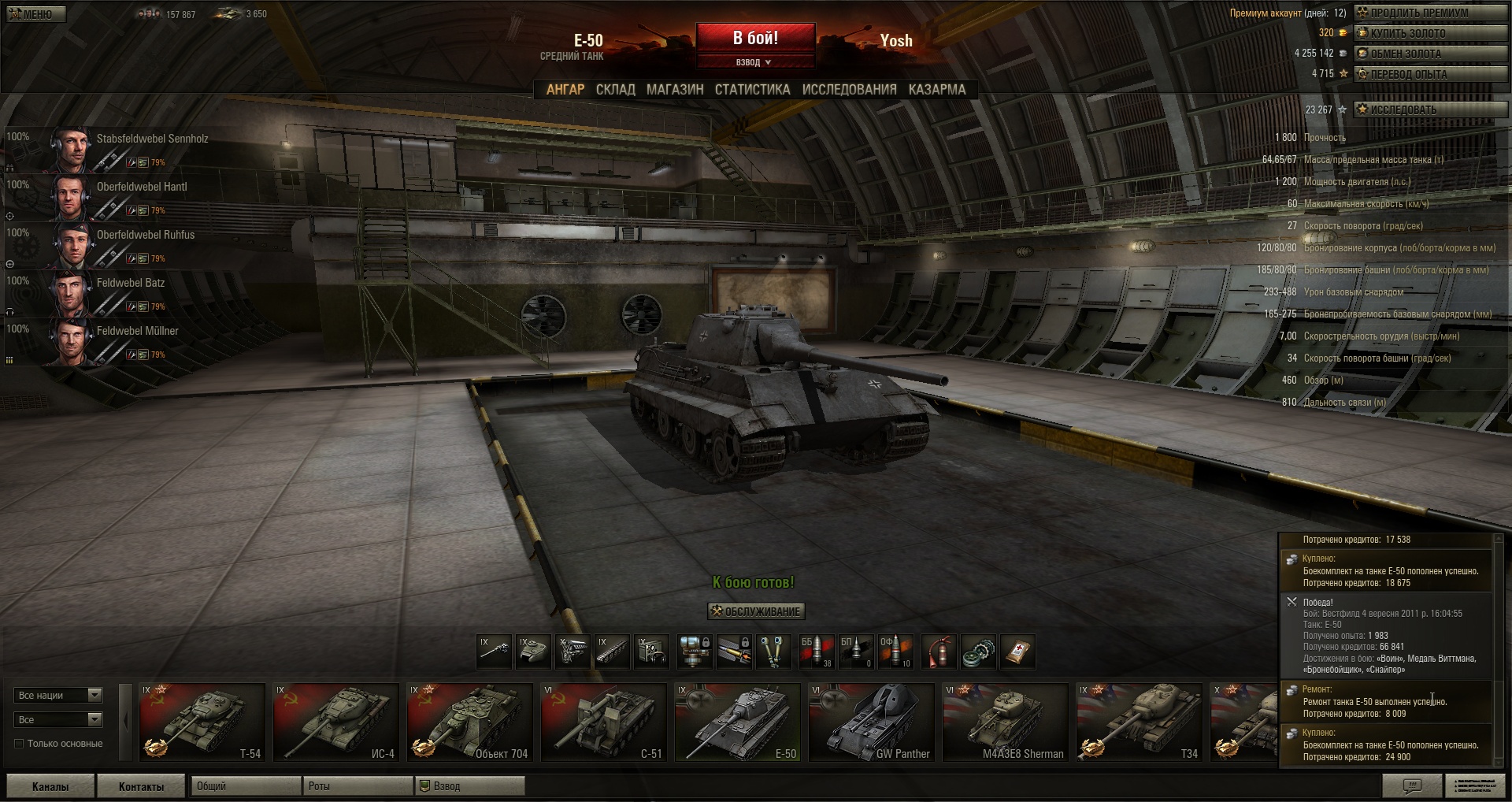The image size is (1512, 802).
Task: Select crew member Stabsfeldwebel Sennholz
Action: click(x=152, y=139)
